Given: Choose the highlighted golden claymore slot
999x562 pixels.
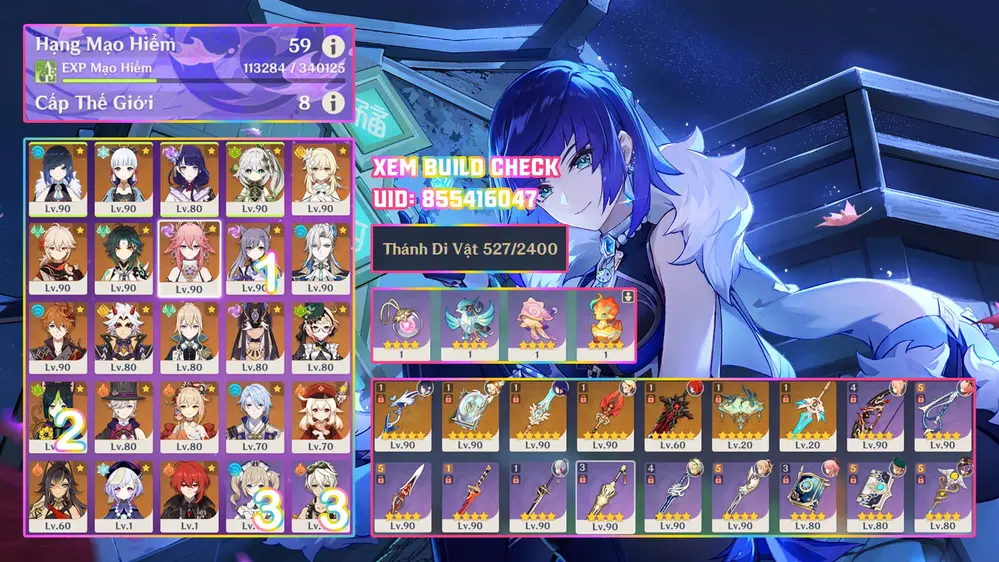Looking at the screenshot, I should click(x=604, y=497).
